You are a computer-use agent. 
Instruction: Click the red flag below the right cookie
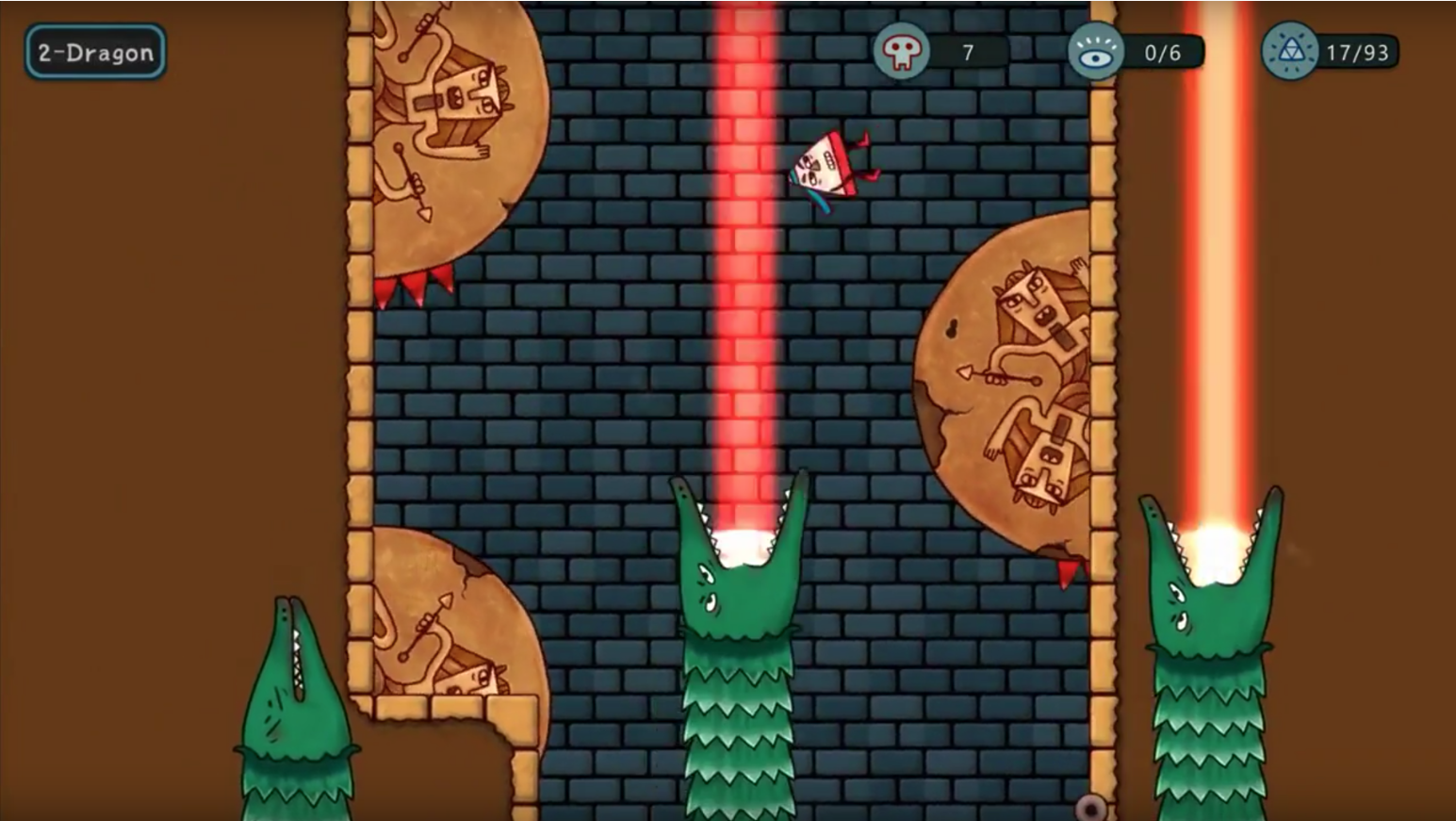[1066, 571]
